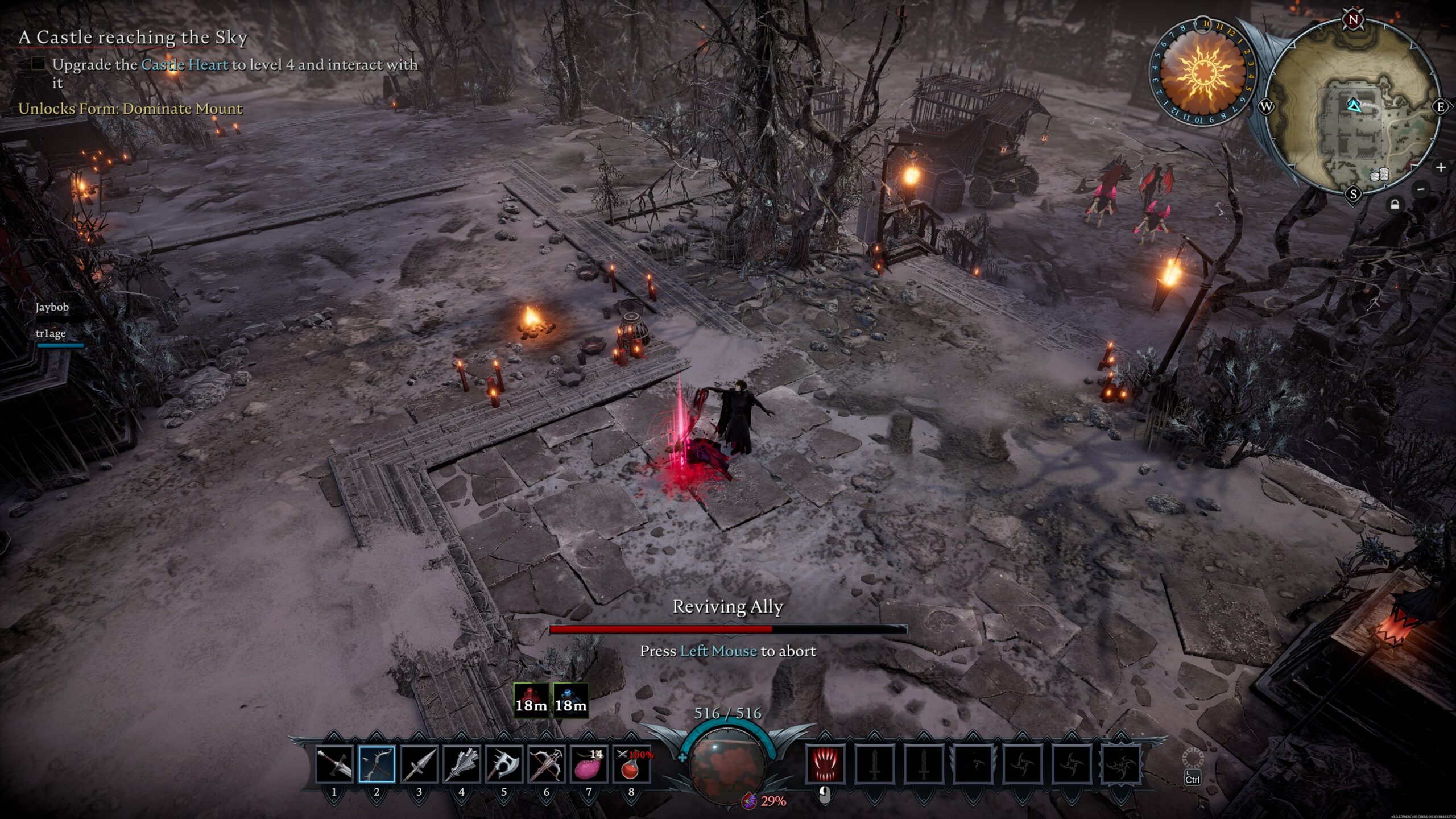Image resolution: width=1456 pixels, height=819 pixels.
Task: Click the blood orb health globe
Action: click(x=728, y=764)
